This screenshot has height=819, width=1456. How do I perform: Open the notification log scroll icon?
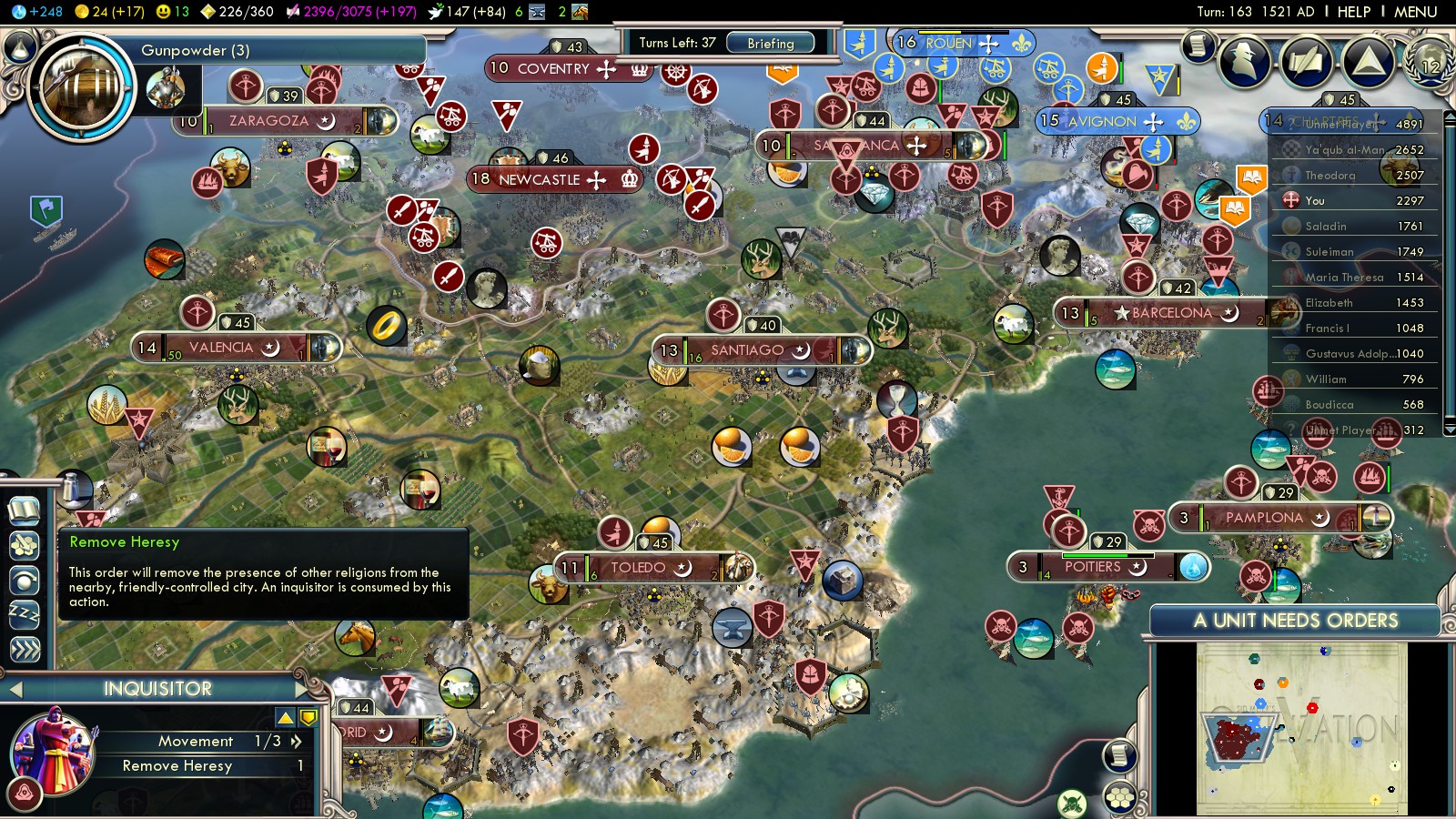click(1198, 45)
